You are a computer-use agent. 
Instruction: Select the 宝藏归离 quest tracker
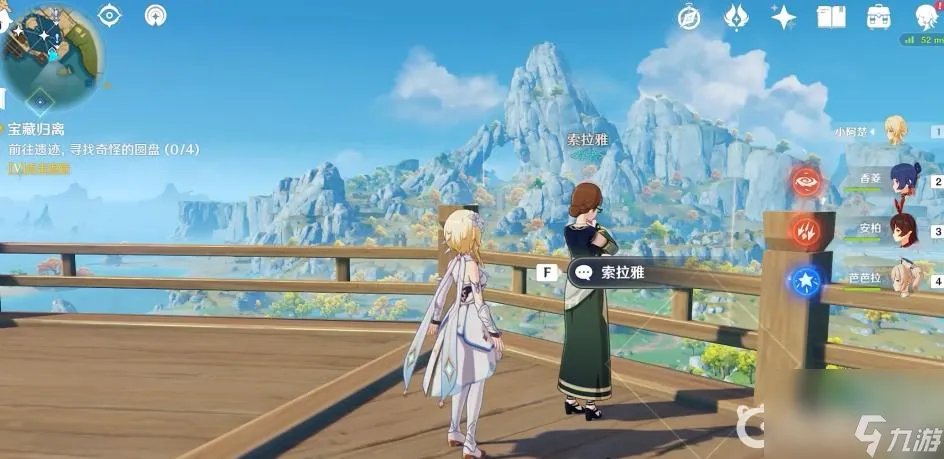[x=37, y=129]
